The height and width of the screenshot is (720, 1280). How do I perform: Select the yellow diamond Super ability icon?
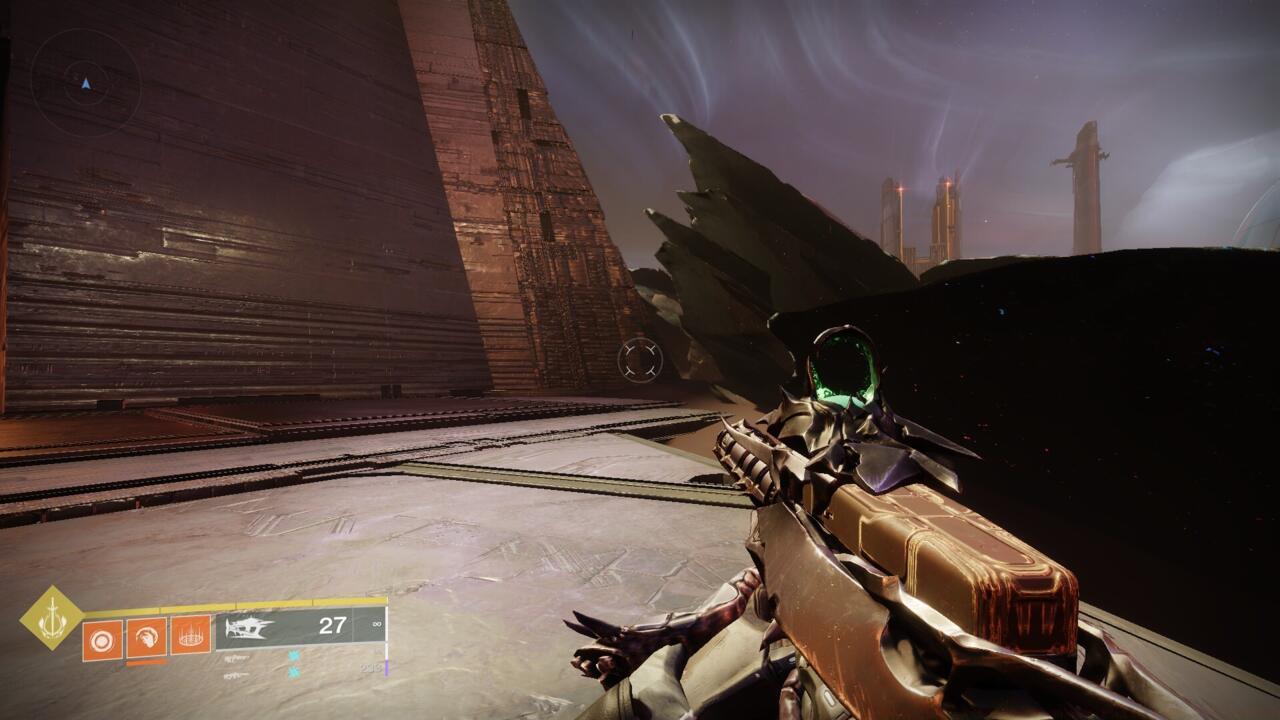(52, 618)
